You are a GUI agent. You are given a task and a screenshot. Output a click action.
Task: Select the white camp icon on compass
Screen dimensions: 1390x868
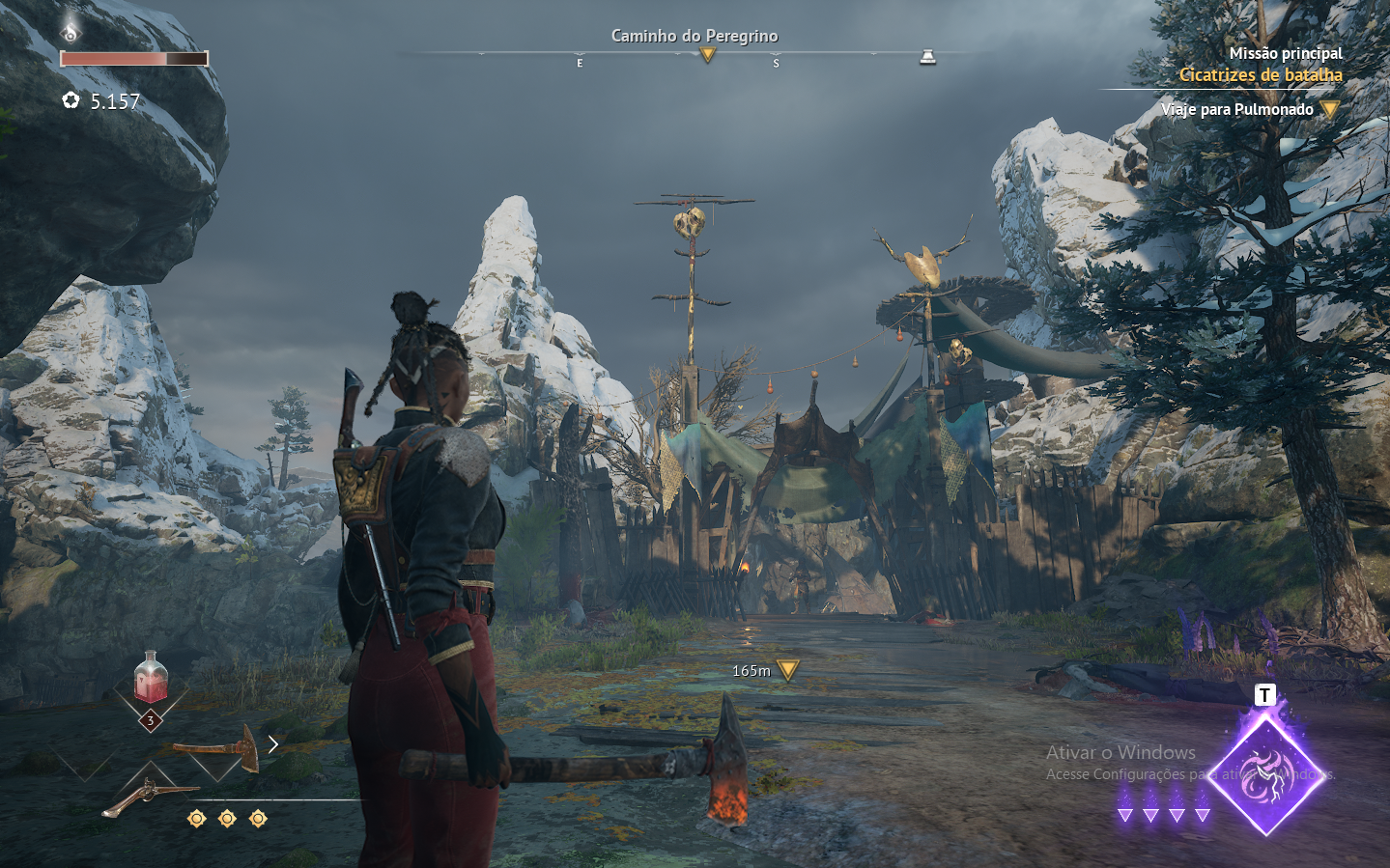coord(927,57)
